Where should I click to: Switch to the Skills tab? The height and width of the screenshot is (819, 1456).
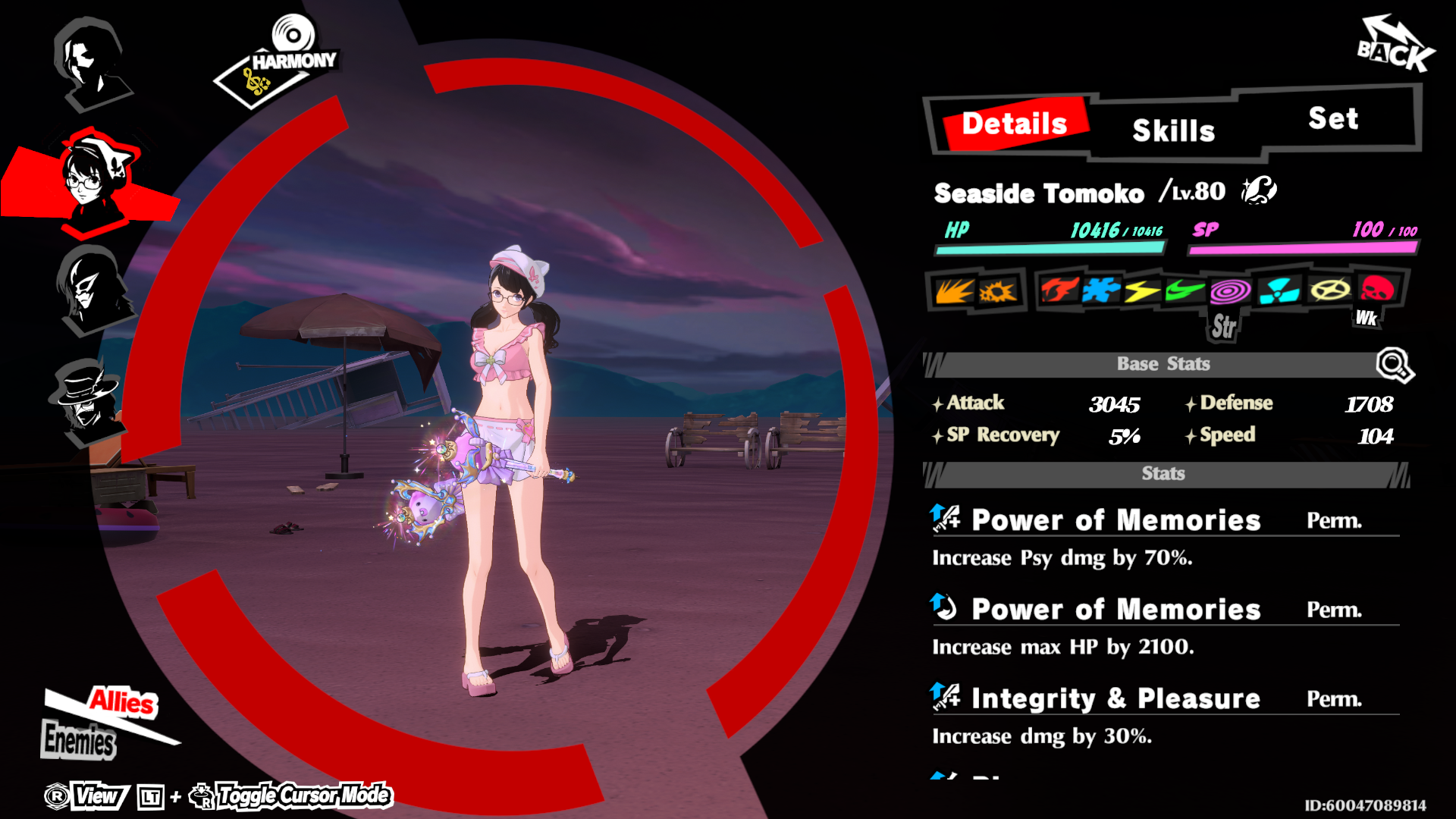(x=1173, y=130)
